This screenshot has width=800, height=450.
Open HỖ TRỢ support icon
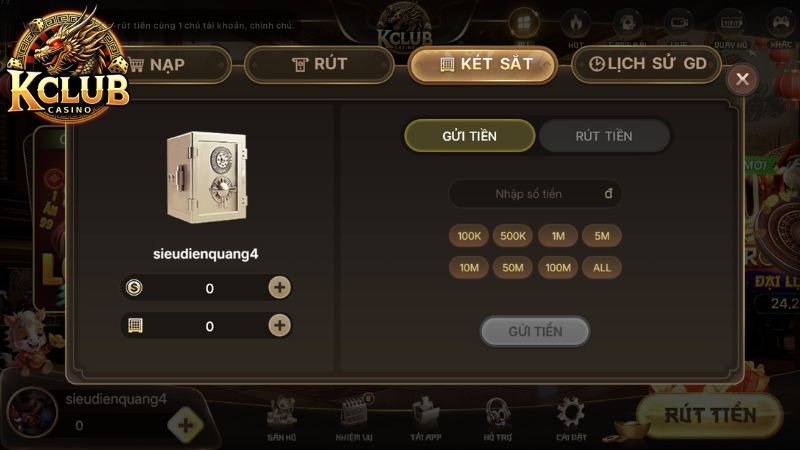497,418
